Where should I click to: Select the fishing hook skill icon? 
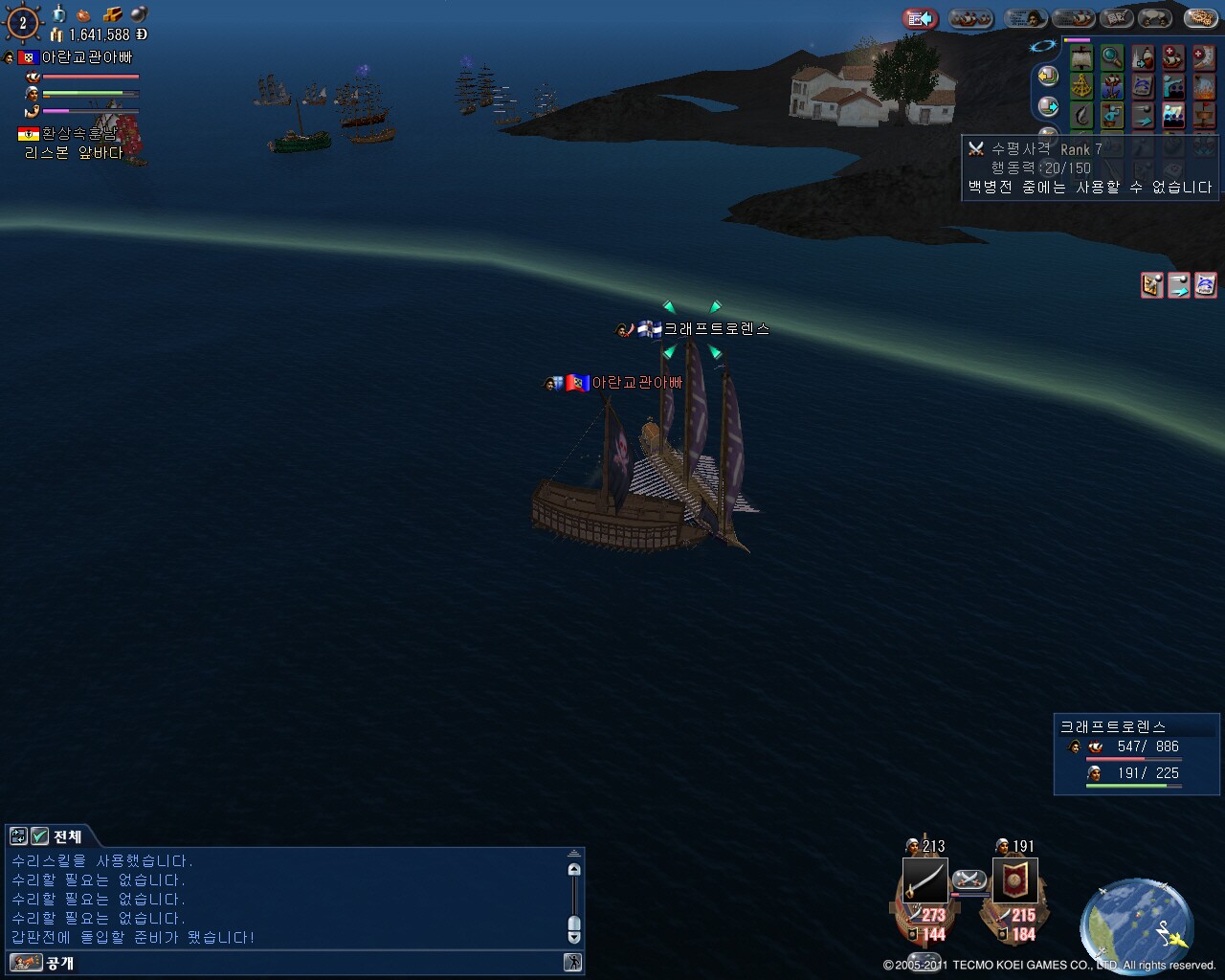click(x=1081, y=116)
